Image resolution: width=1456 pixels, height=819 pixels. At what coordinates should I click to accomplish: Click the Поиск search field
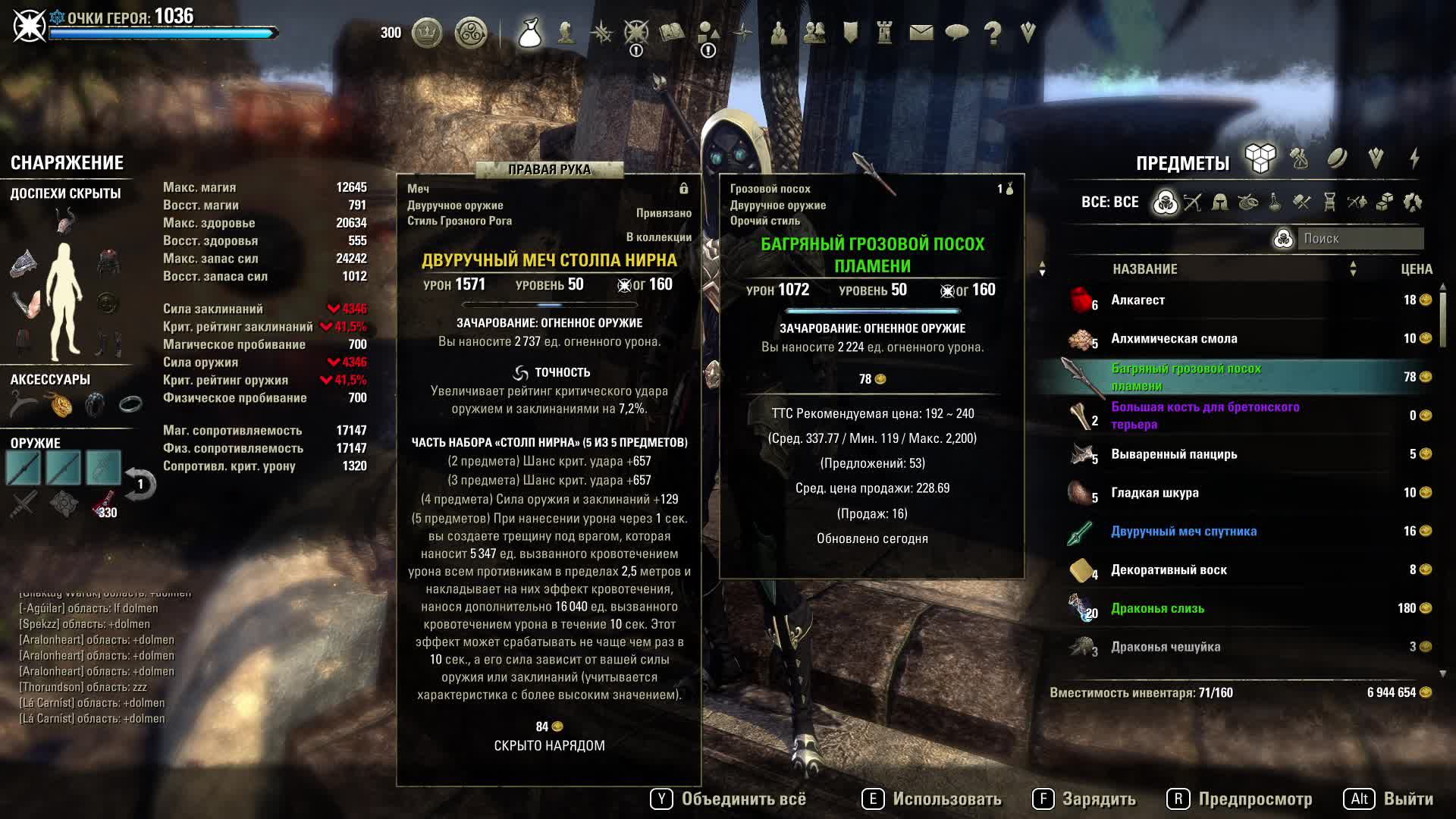pyautogui.click(x=1360, y=238)
